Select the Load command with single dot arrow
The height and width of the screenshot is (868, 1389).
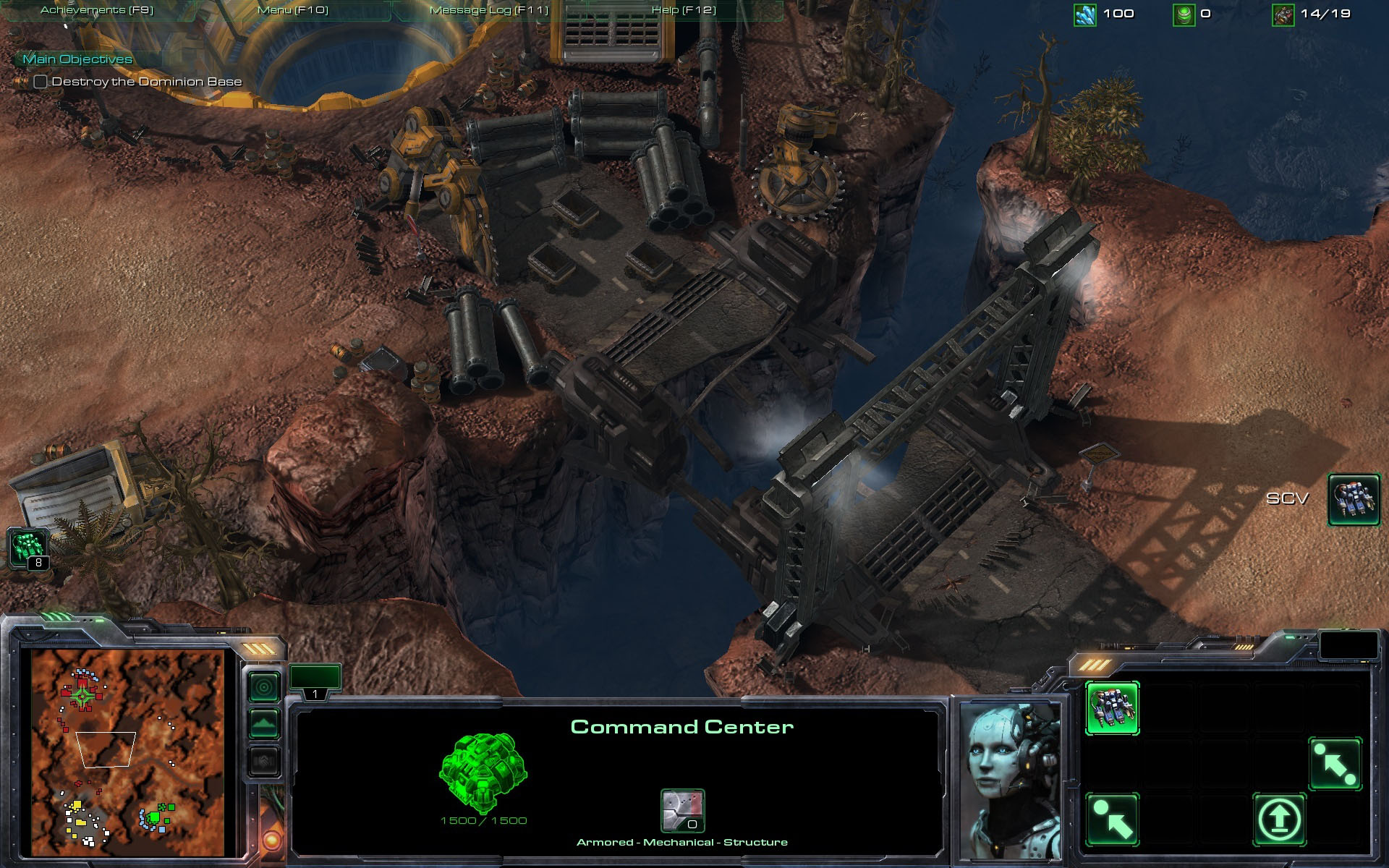click(x=1112, y=819)
